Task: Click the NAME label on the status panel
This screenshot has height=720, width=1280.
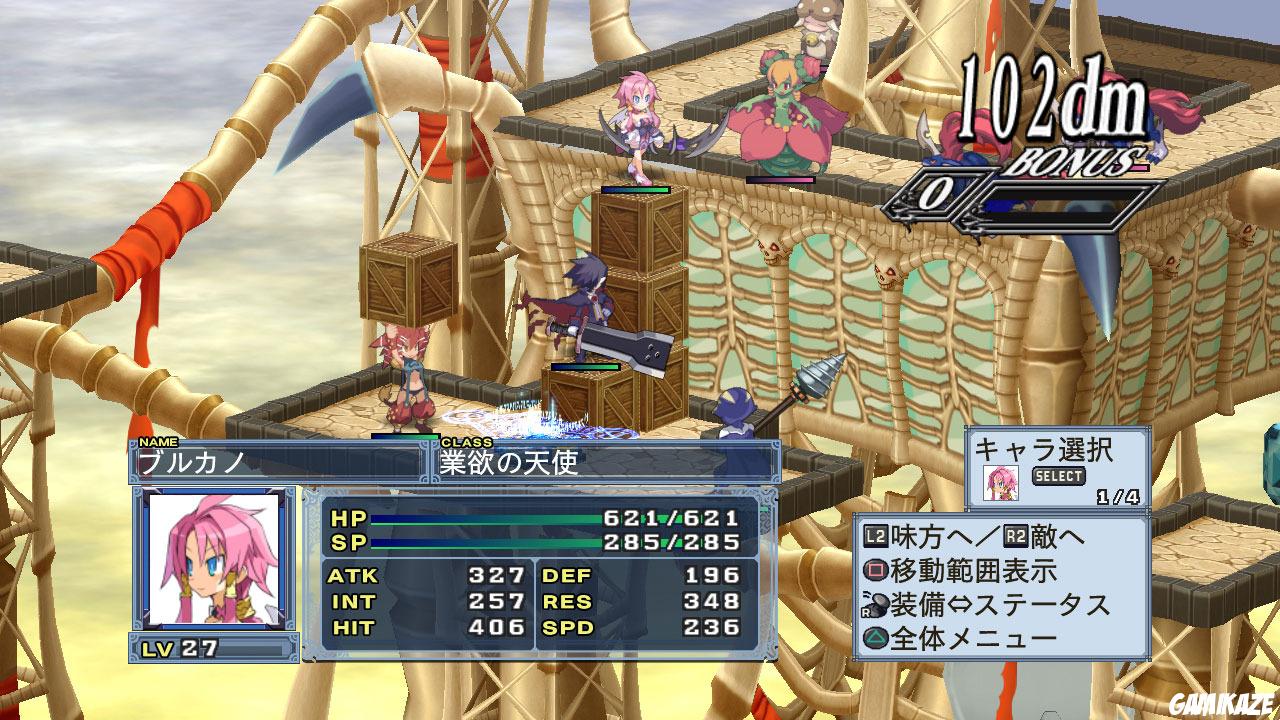Action: coord(160,440)
